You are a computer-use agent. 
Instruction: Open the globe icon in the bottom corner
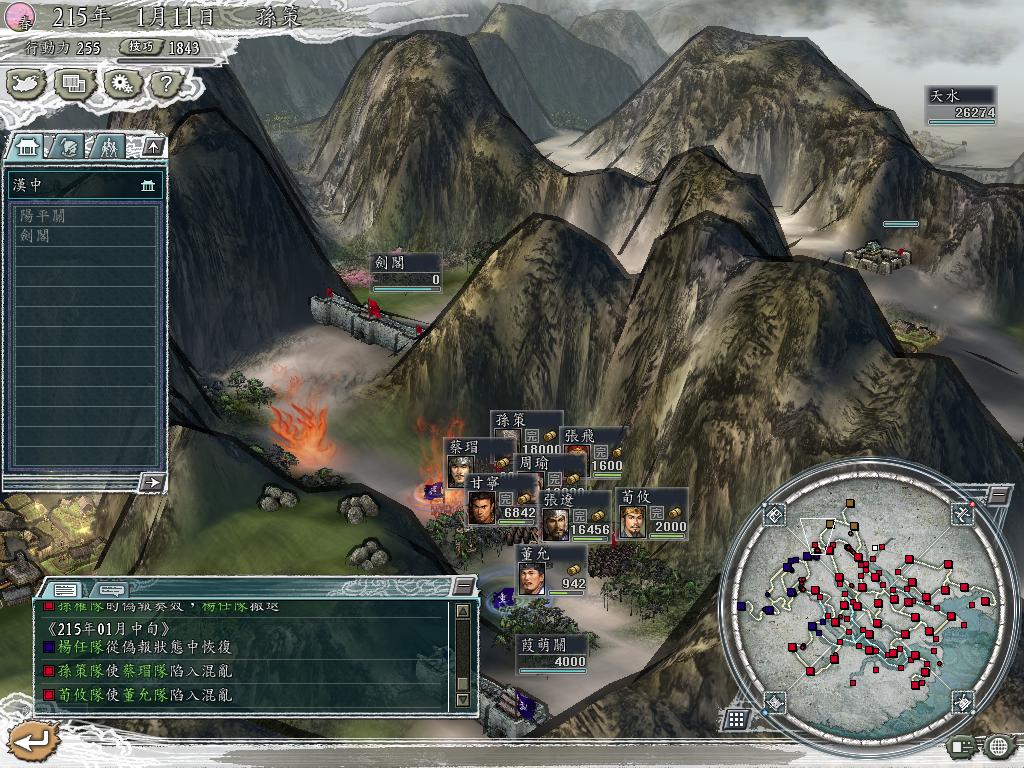pyautogui.click(x=997, y=745)
